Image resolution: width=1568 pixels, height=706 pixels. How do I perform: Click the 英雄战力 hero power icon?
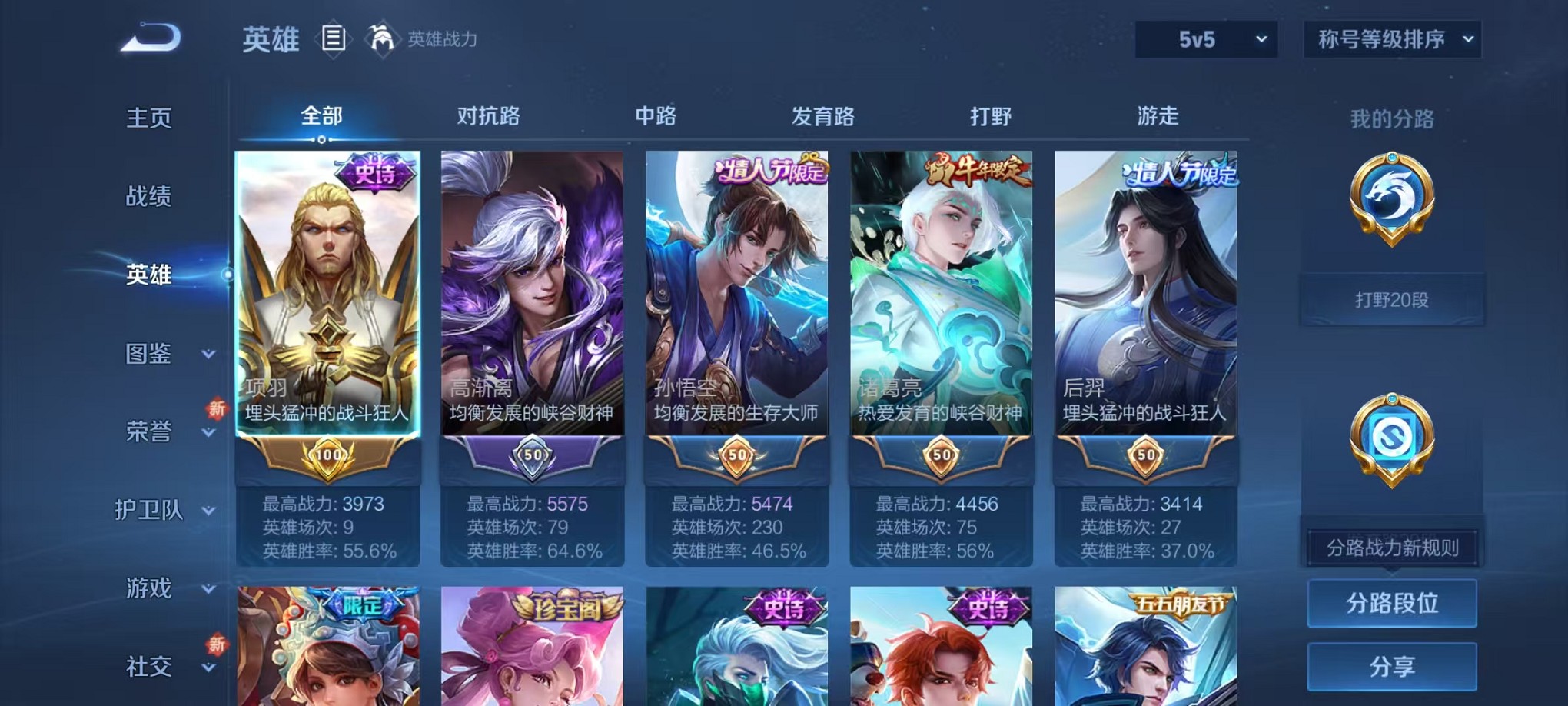pos(382,40)
